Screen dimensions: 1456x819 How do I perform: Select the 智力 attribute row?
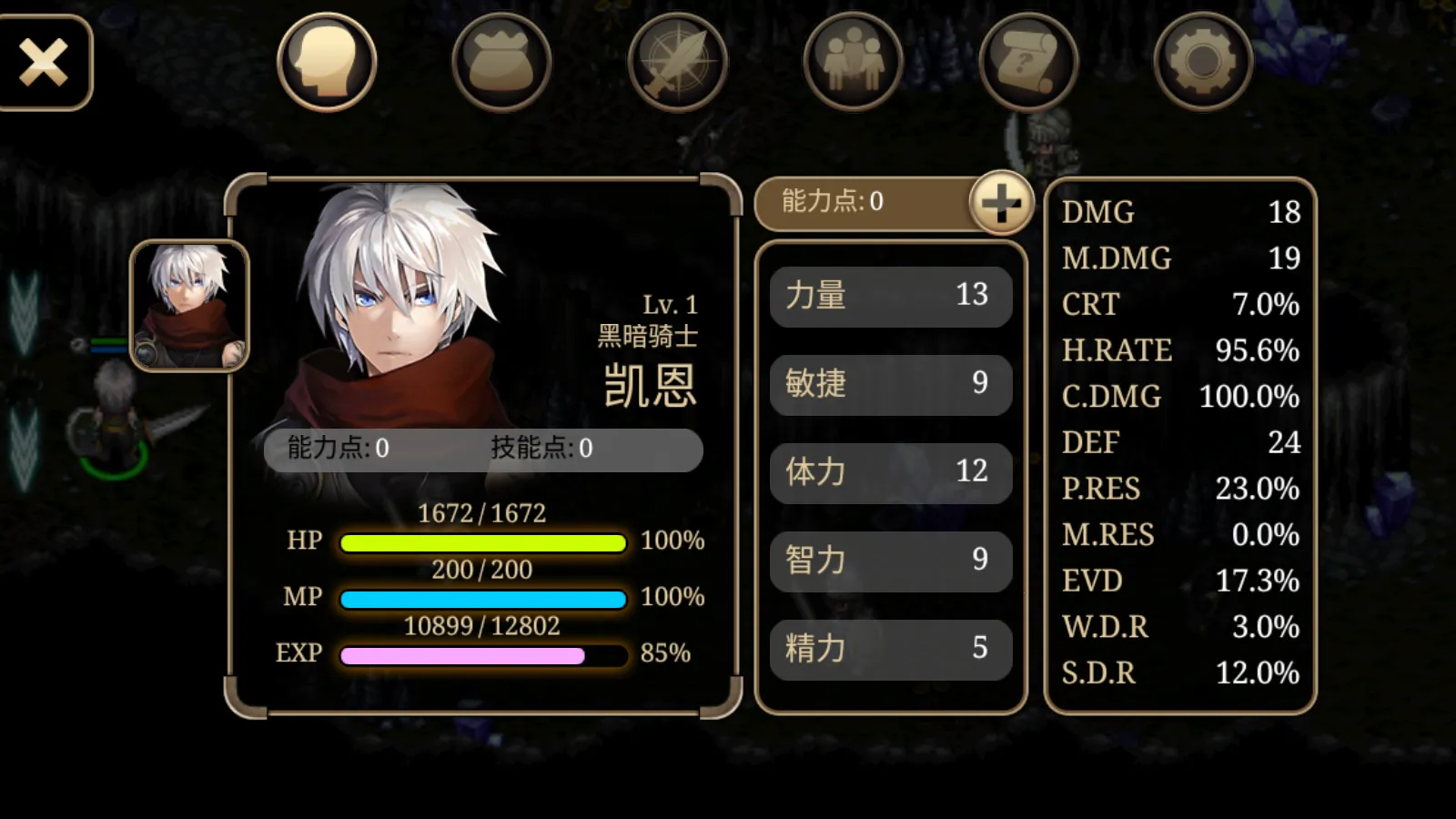[x=890, y=561]
